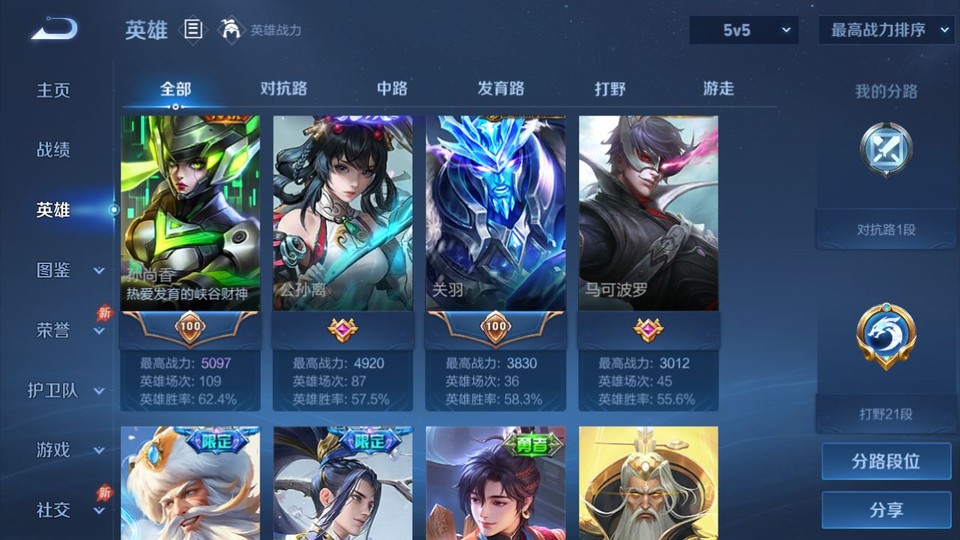Switch to the 游走 roaming tab
Image resolution: width=960 pixels, height=540 pixels.
(718, 88)
